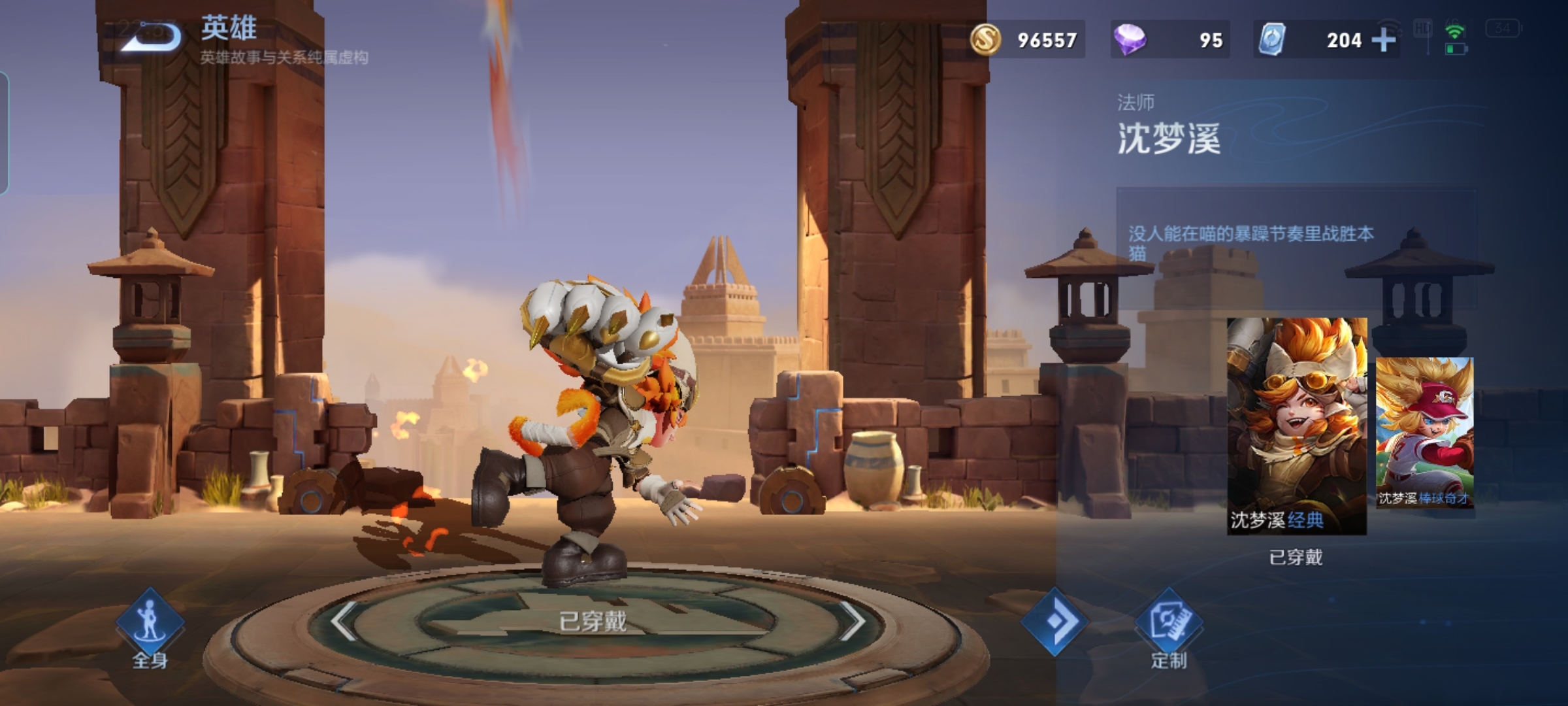The width and height of the screenshot is (1568, 706).
Task: Add more skin vouchers with plus button
Action: 1383,41
